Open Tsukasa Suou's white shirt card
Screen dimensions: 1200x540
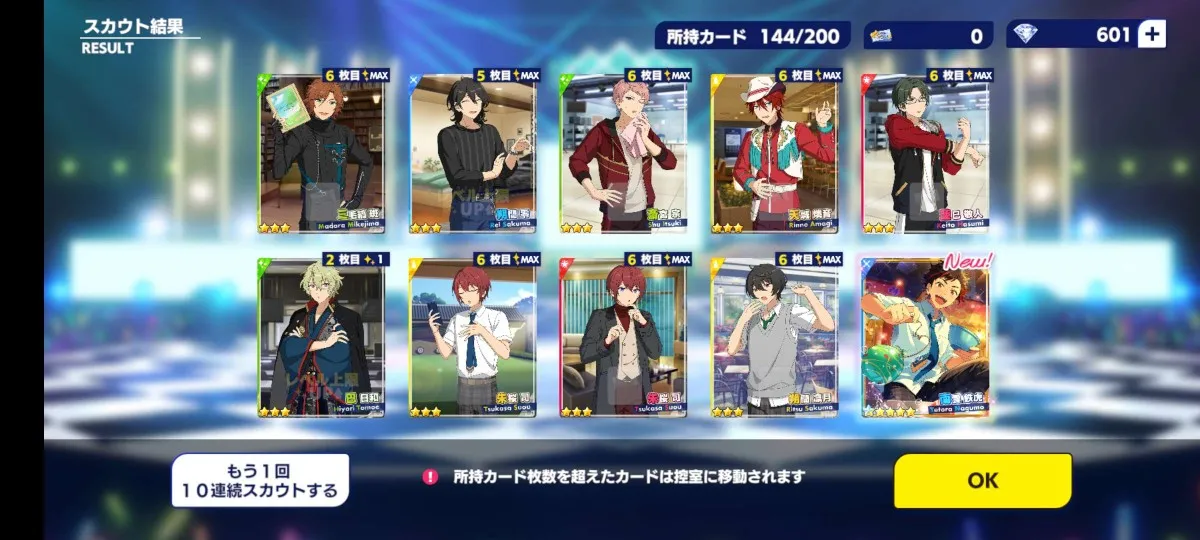coord(472,337)
